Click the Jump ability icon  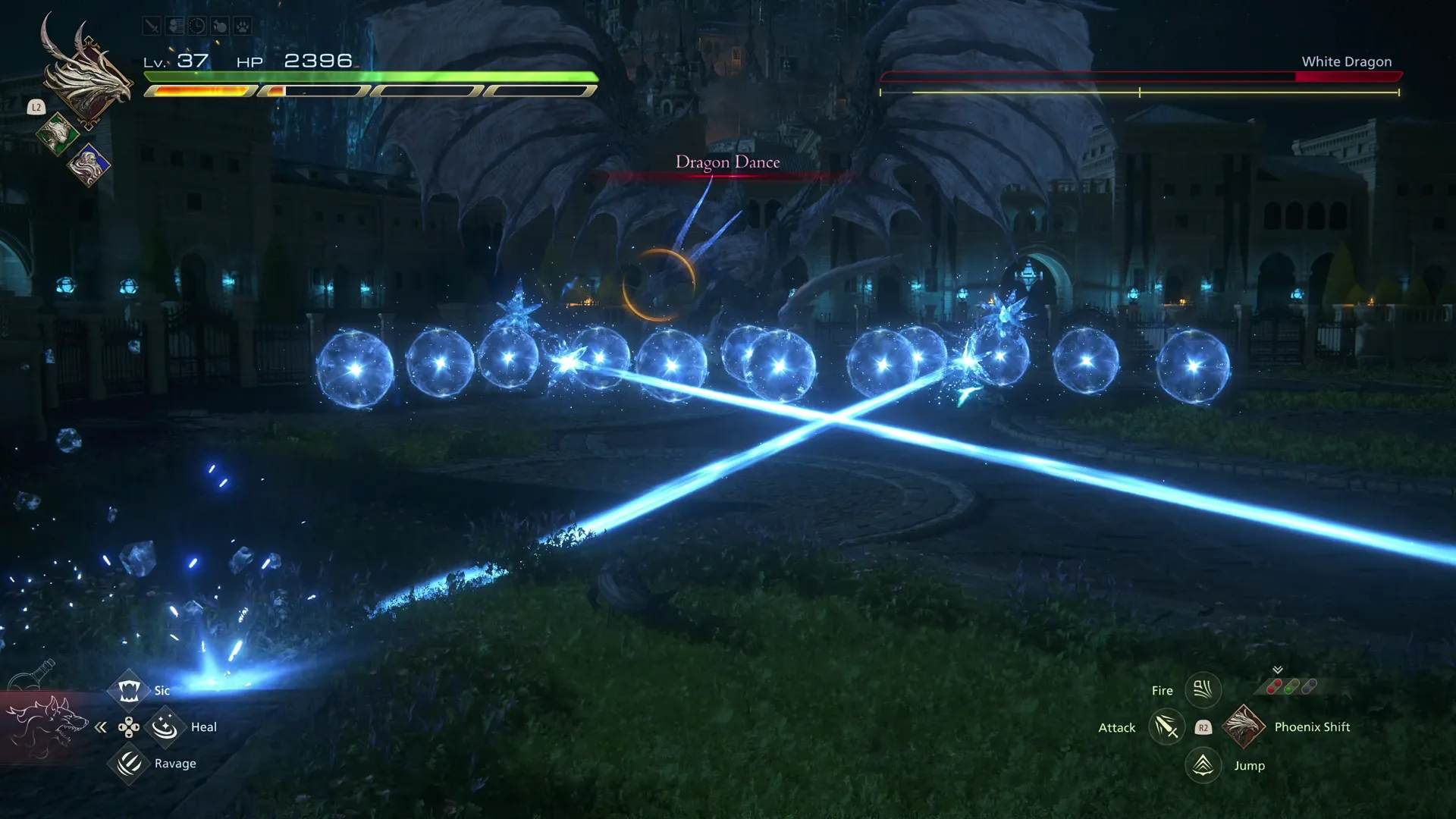1203,765
